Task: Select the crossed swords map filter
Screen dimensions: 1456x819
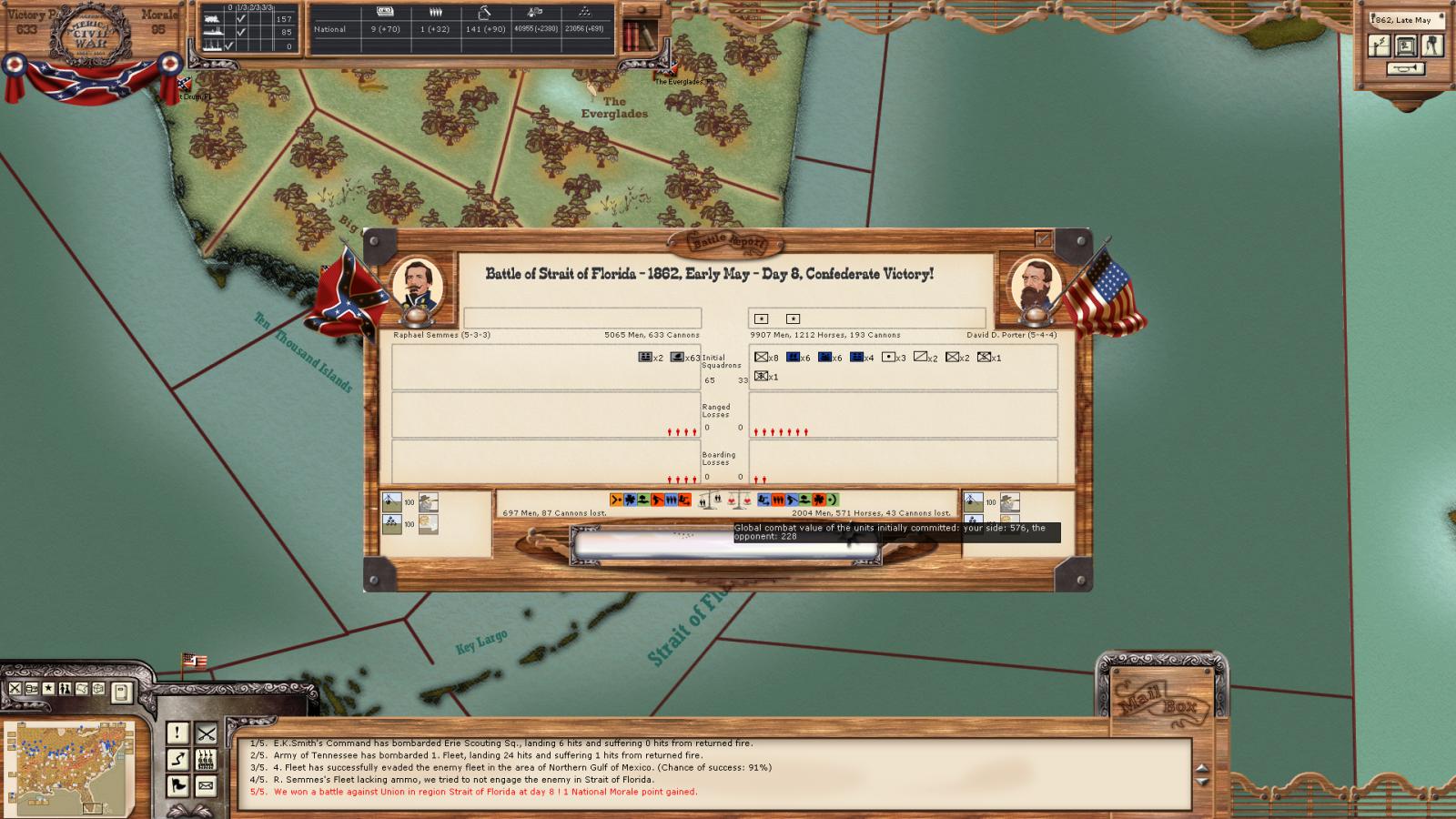Action: (15, 689)
